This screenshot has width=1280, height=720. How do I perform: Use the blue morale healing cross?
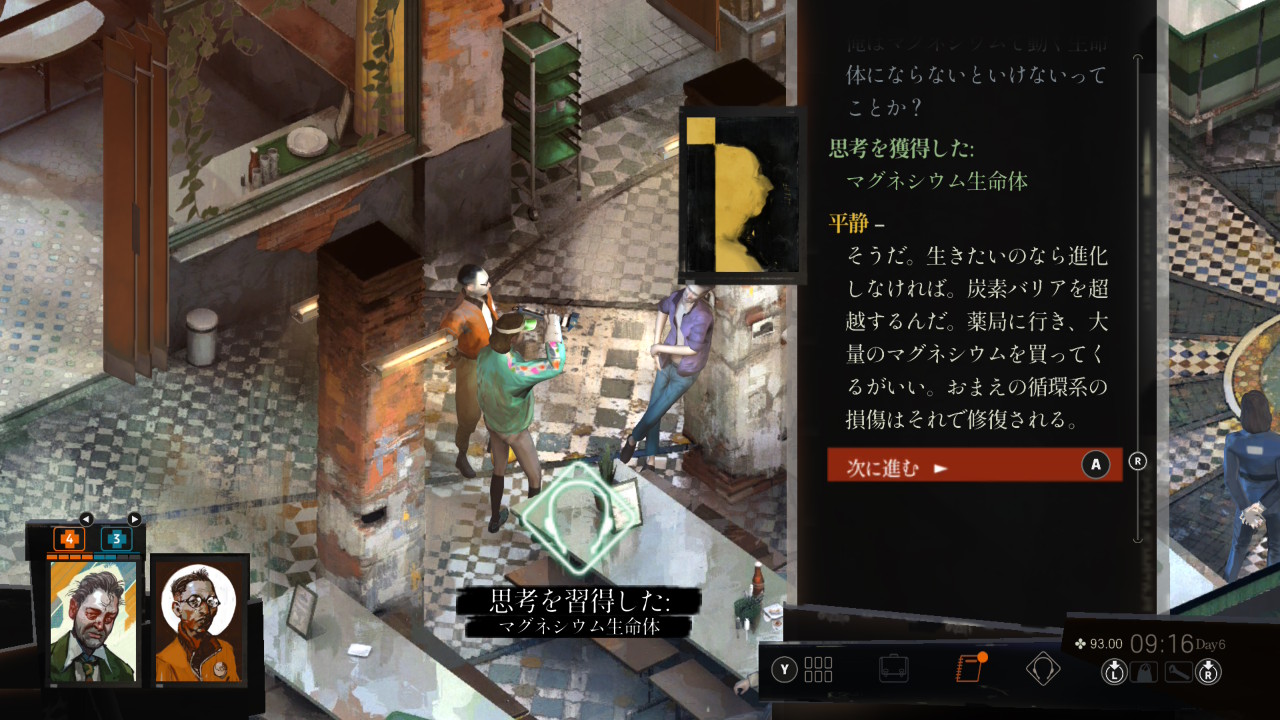(116, 539)
